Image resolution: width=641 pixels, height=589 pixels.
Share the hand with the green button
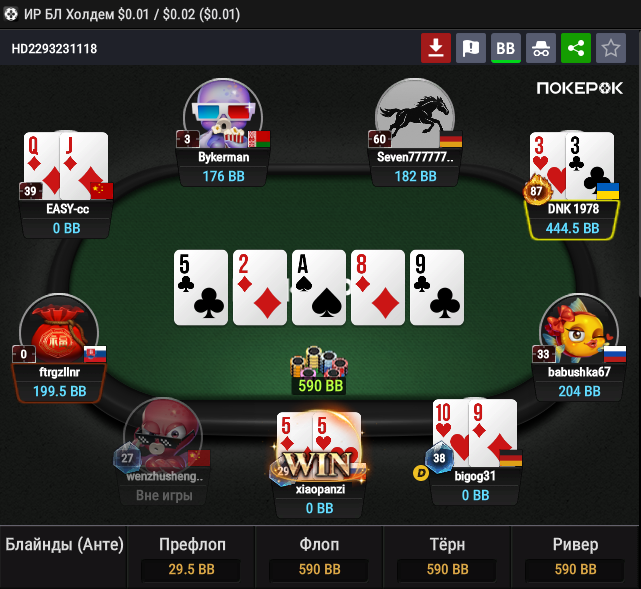point(575,48)
